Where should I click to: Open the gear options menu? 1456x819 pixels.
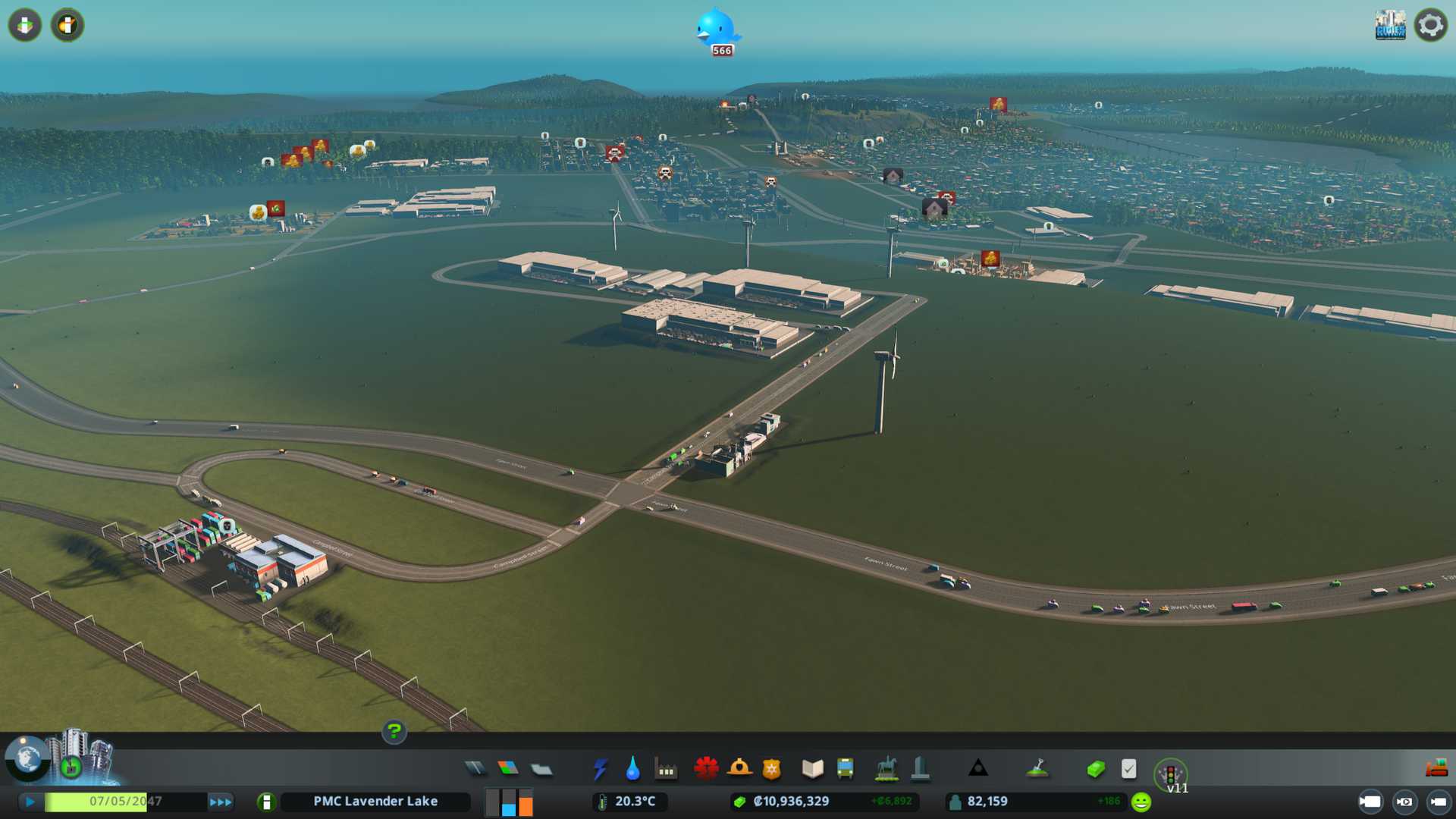click(1430, 25)
